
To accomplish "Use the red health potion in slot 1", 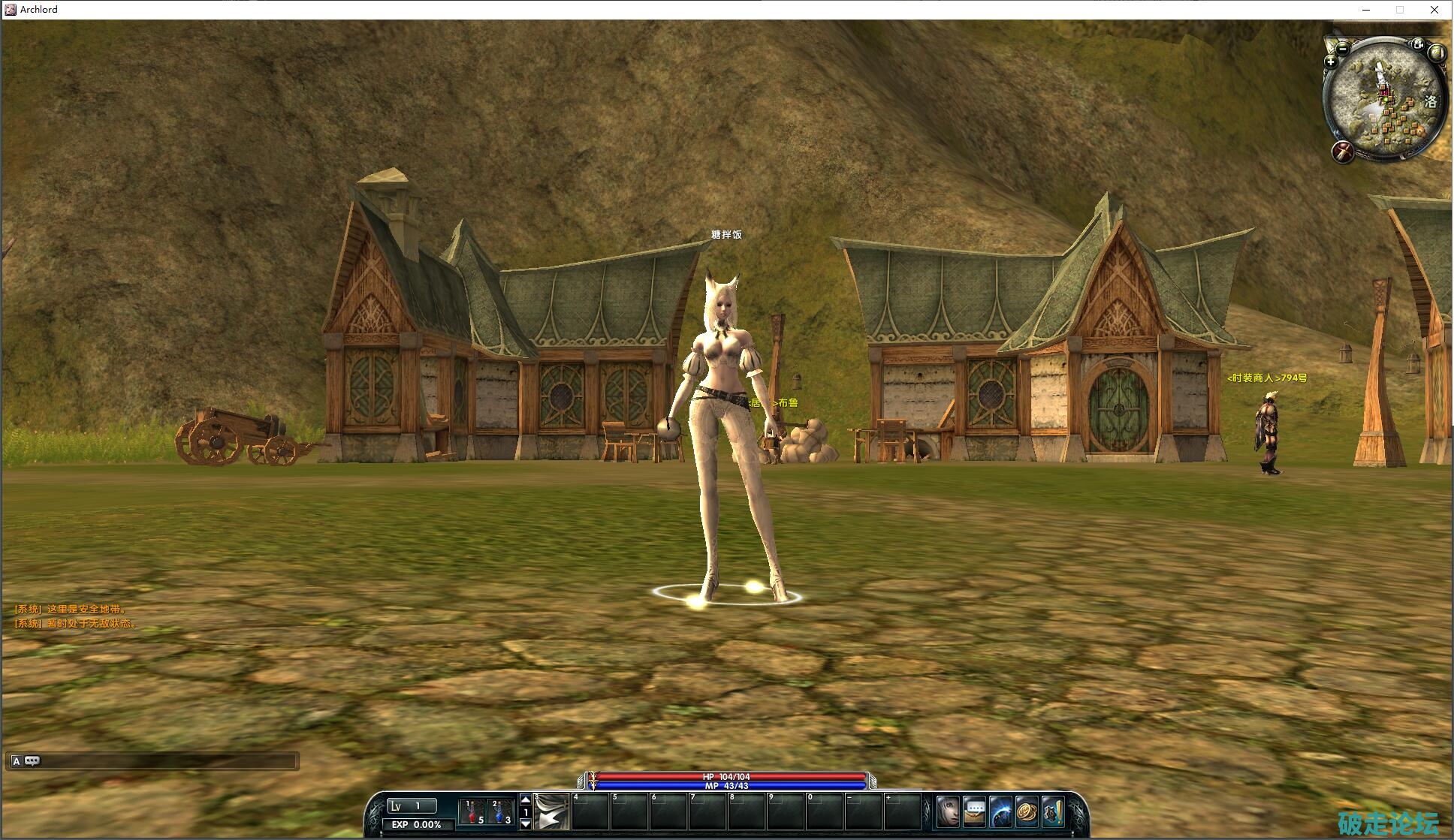I will (472, 811).
